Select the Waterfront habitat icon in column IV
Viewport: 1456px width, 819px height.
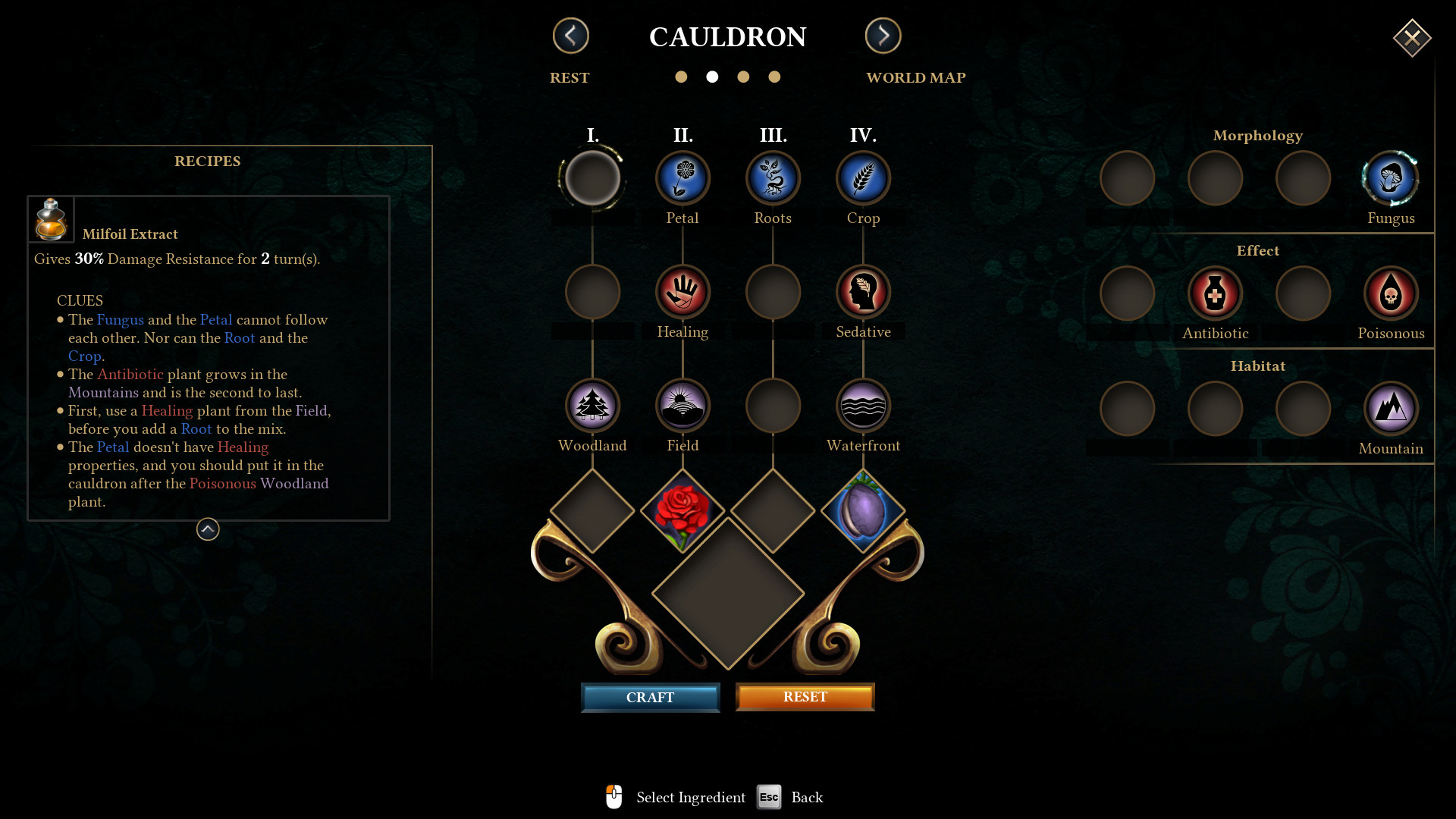click(x=863, y=405)
